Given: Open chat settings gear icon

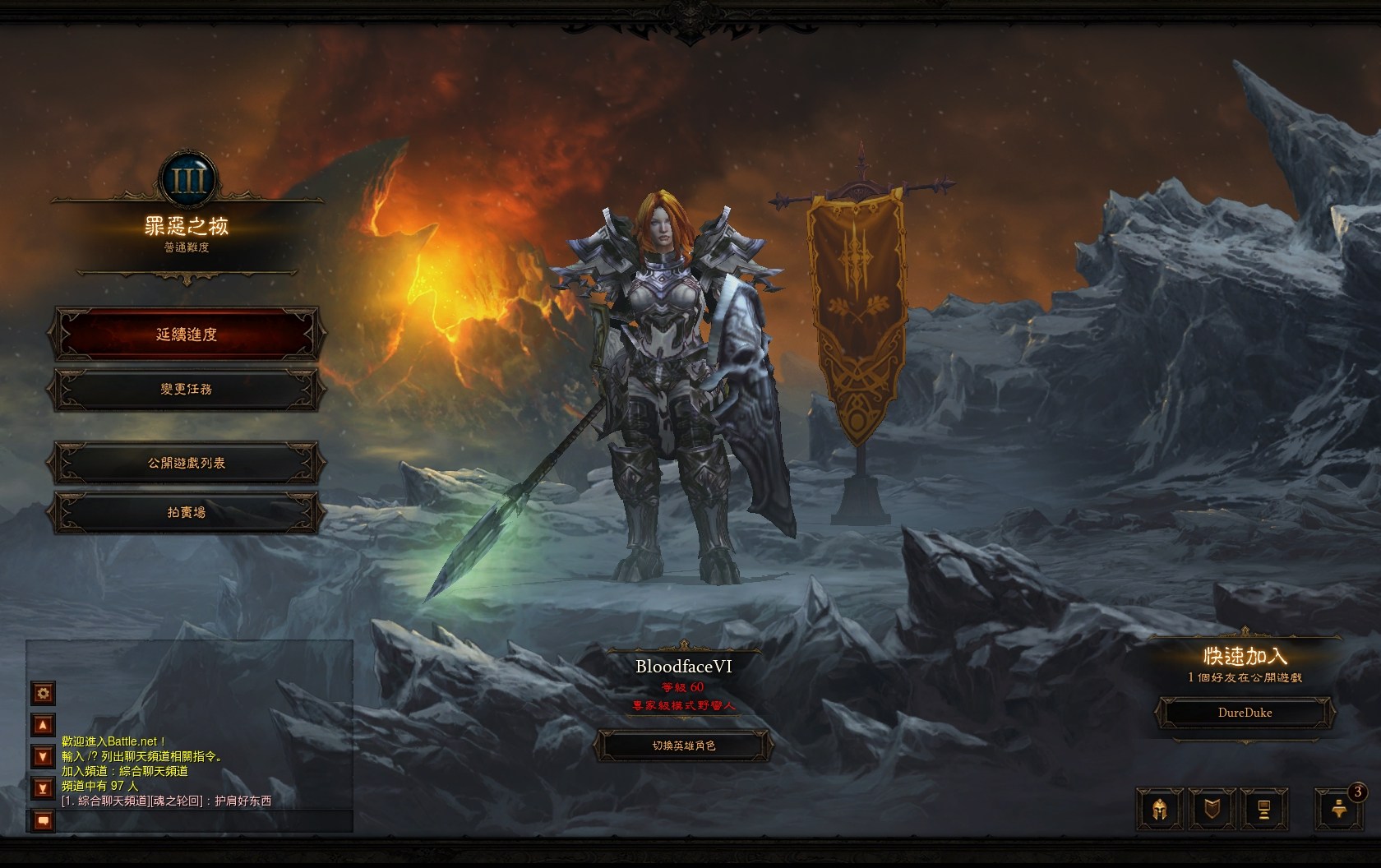Looking at the screenshot, I should coord(44,693).
